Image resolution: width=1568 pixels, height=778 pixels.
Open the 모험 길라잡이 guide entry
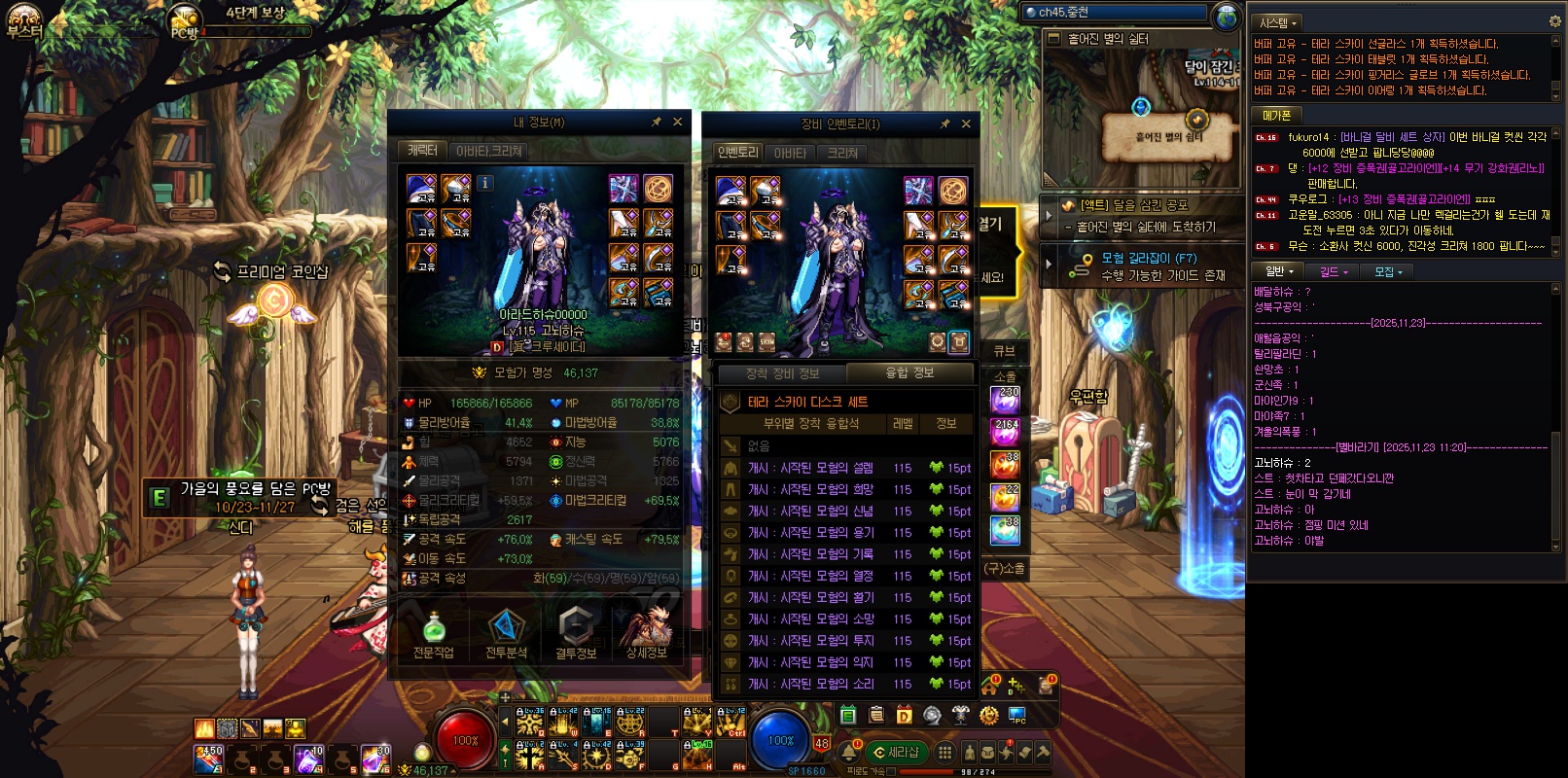coord(1148,259)
